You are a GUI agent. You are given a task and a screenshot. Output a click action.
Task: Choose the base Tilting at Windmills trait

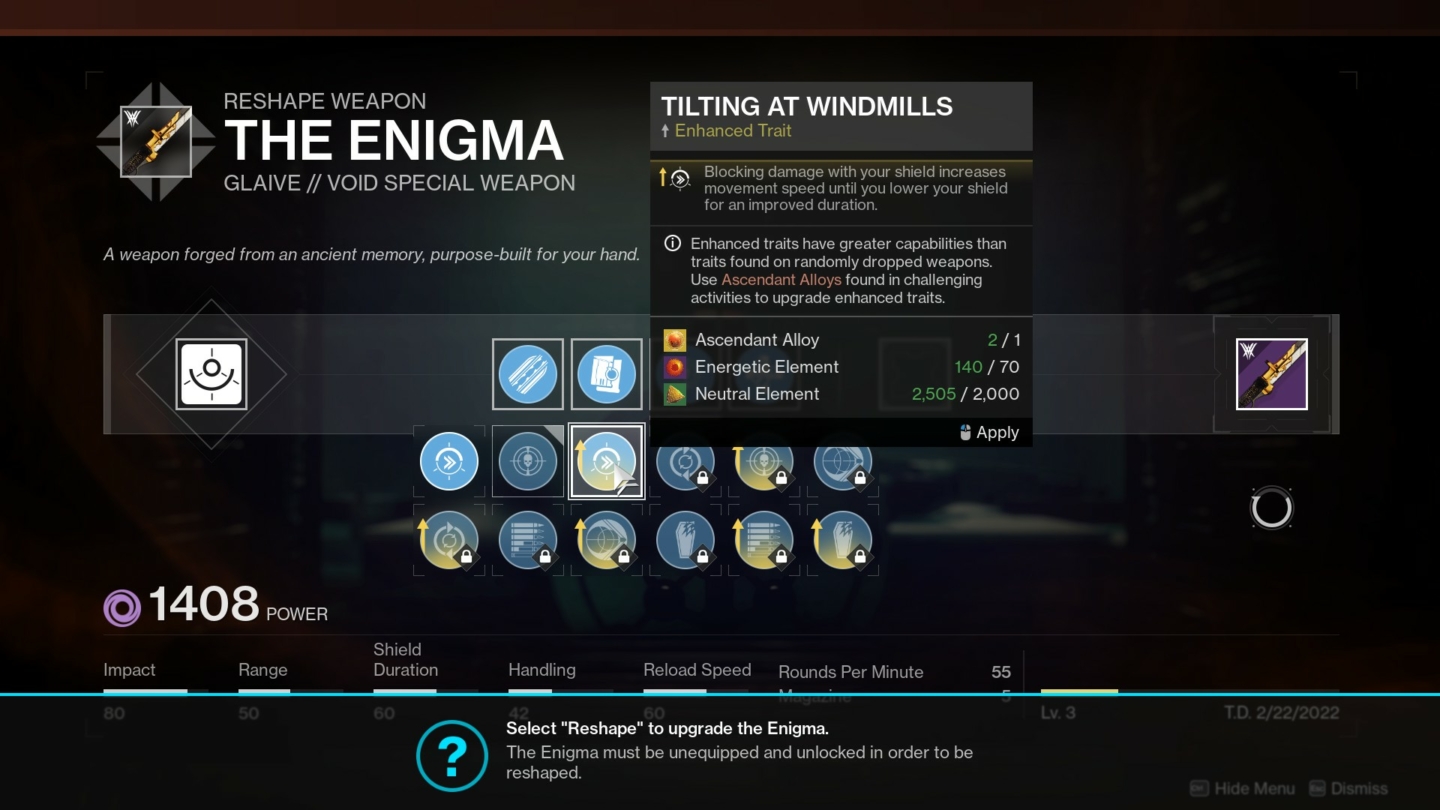pos(448,460)
